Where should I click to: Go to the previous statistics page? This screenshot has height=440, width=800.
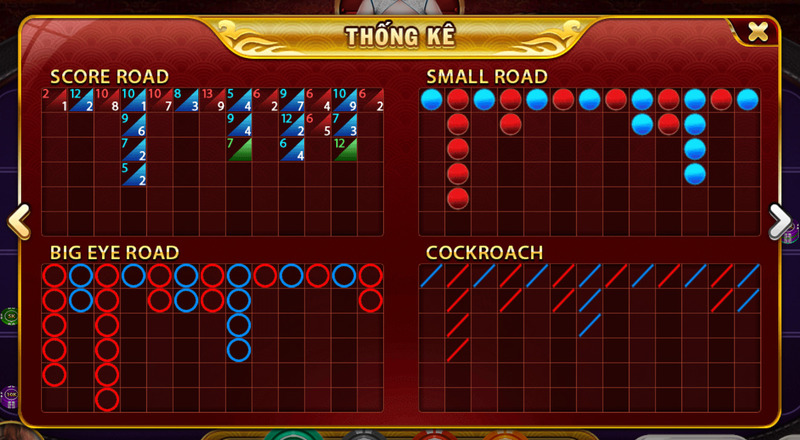click(x=18, y=220)
